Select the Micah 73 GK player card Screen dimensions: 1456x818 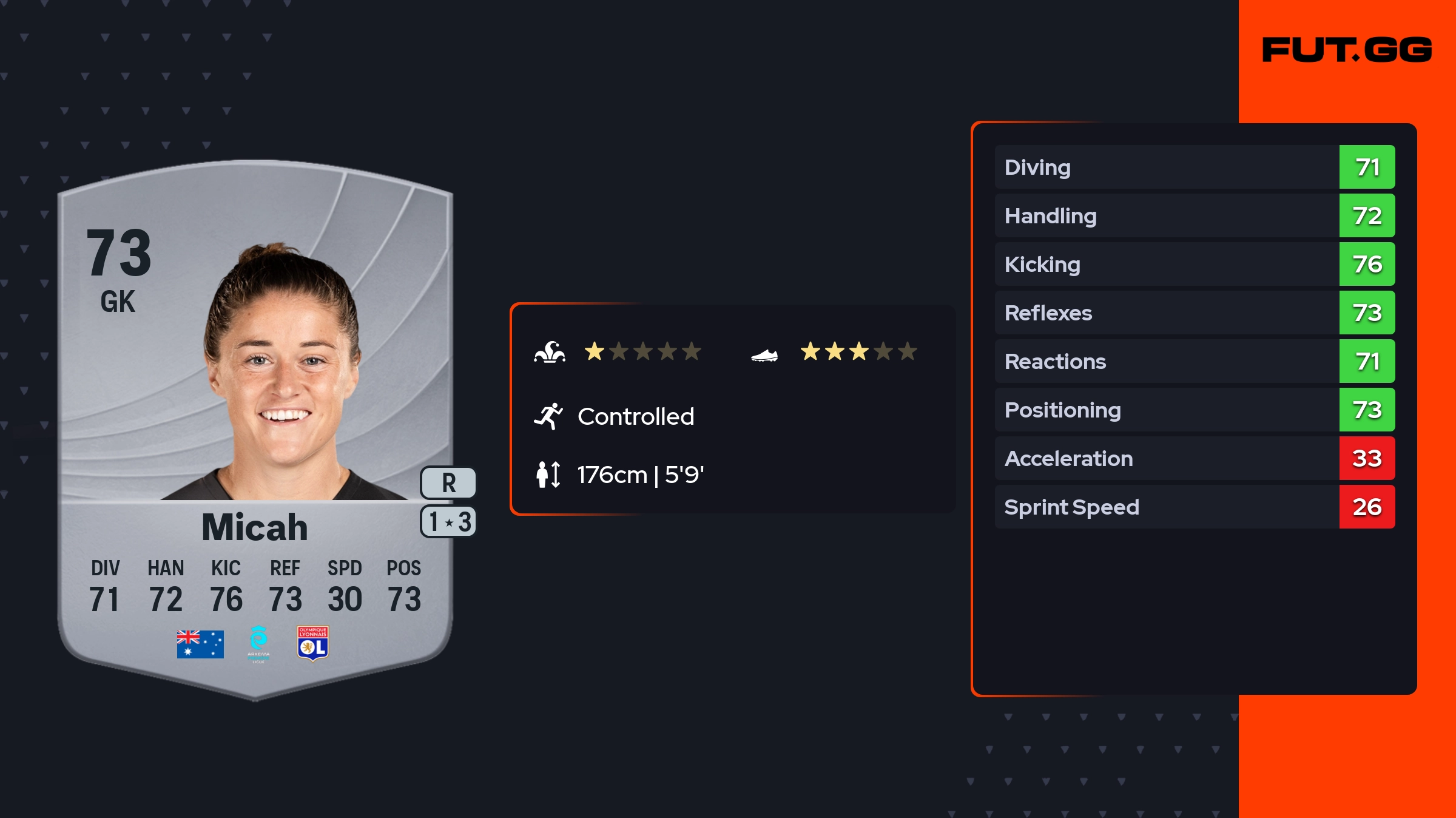pyautogui.click(x=255, y=425)
